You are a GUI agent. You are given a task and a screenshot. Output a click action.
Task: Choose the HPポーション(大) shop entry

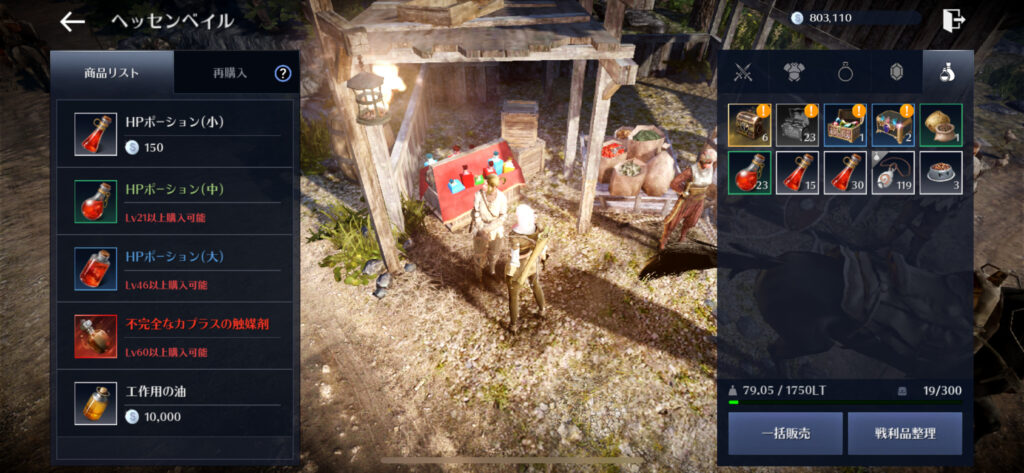176,268
